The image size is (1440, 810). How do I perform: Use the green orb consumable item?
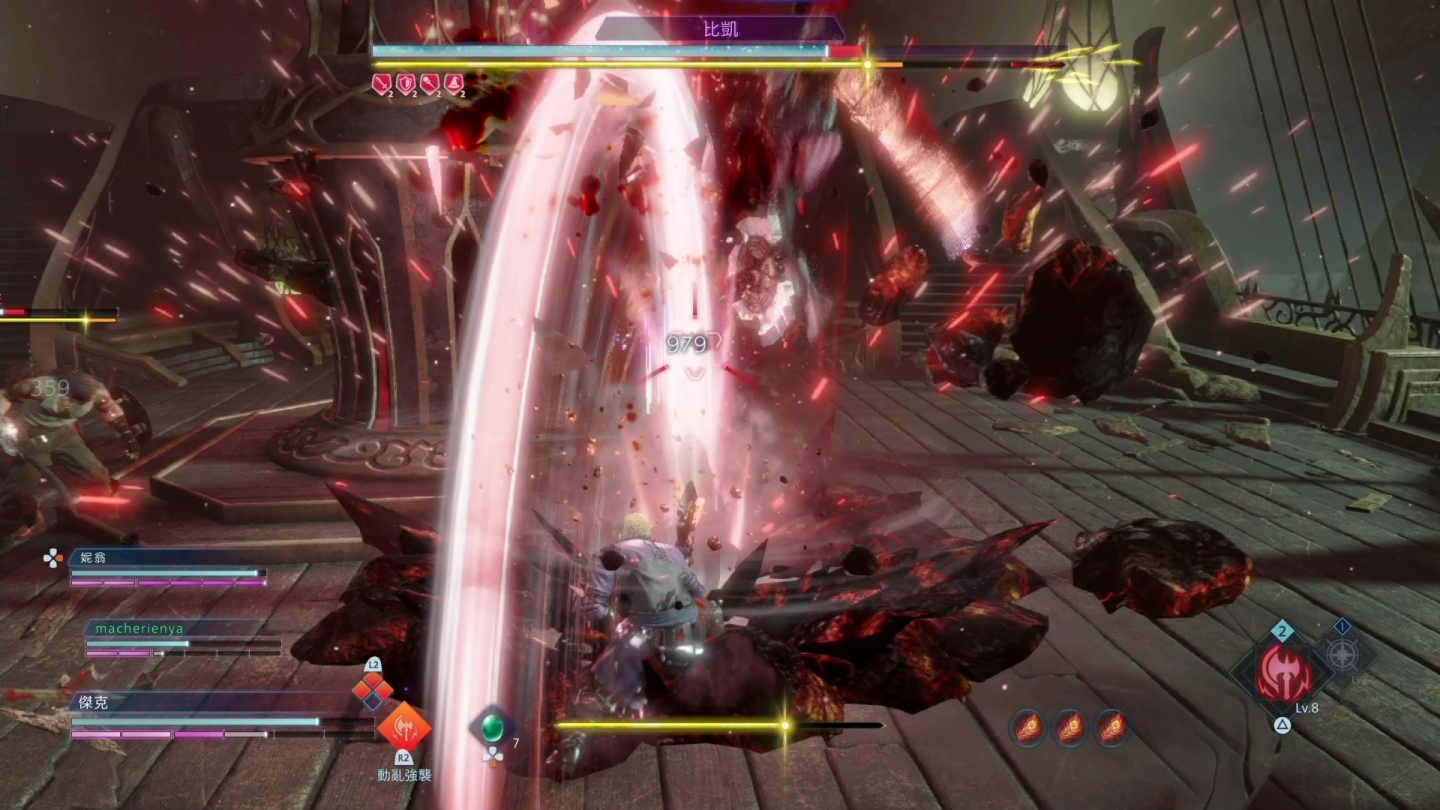point(491,727)
